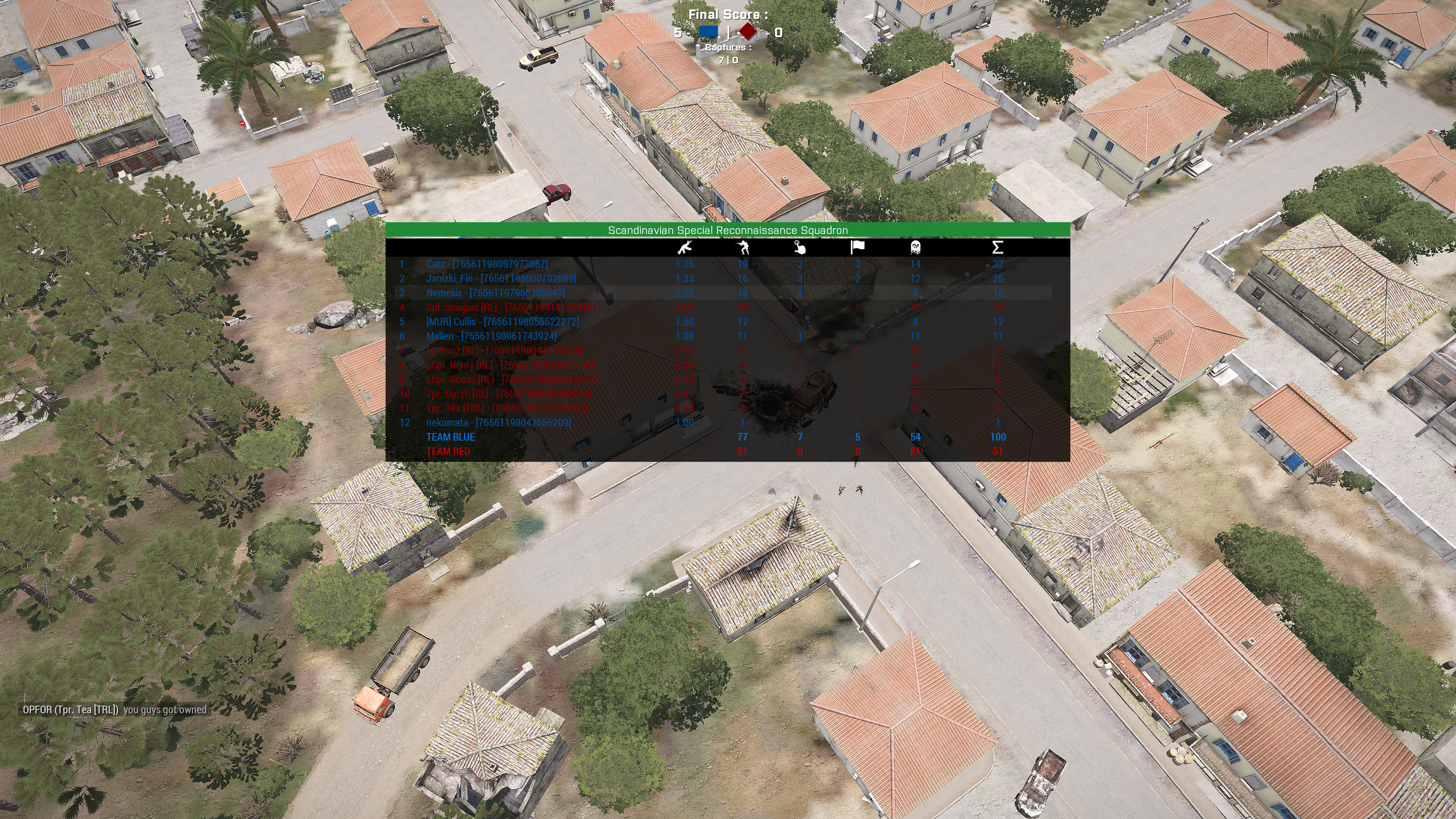Viewport: 1456px width, 819px height.
Task: Click the highlighted Nemesis scoreboard row
Action: tap(495, 293)
